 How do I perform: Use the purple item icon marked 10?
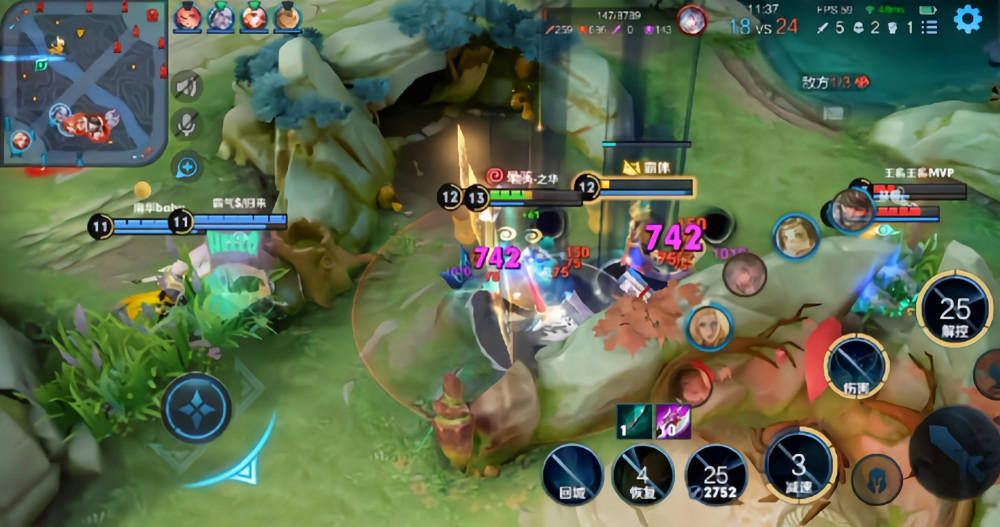673,421
